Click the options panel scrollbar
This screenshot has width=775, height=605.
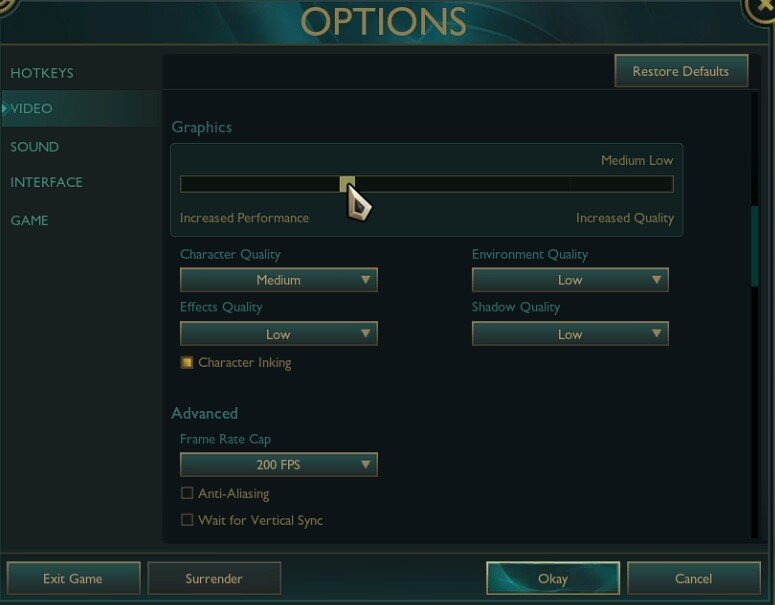tap(754, 245)
